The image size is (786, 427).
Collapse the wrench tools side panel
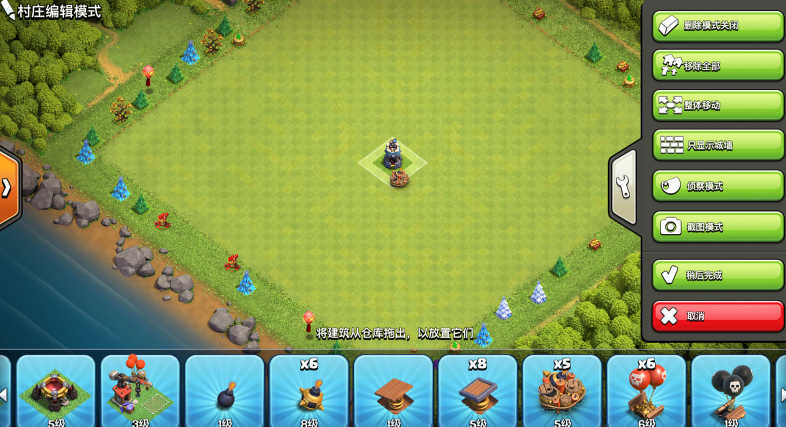[x=623, y=186]
